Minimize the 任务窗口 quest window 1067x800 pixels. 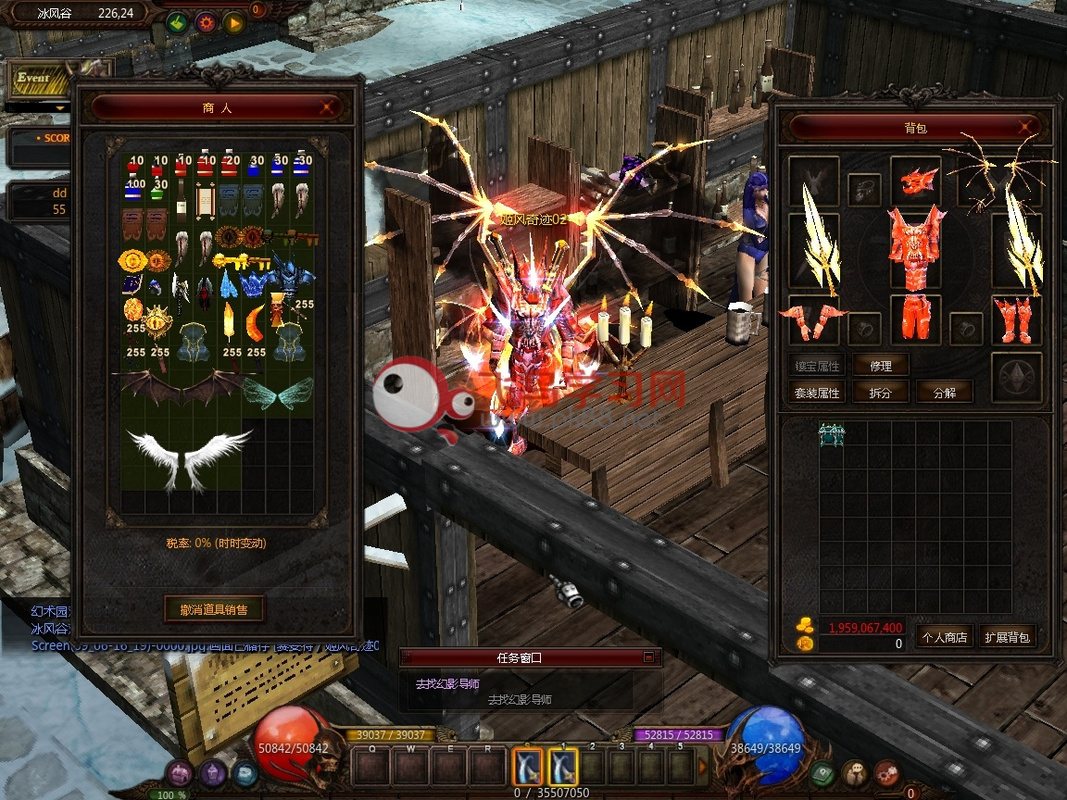648,657
